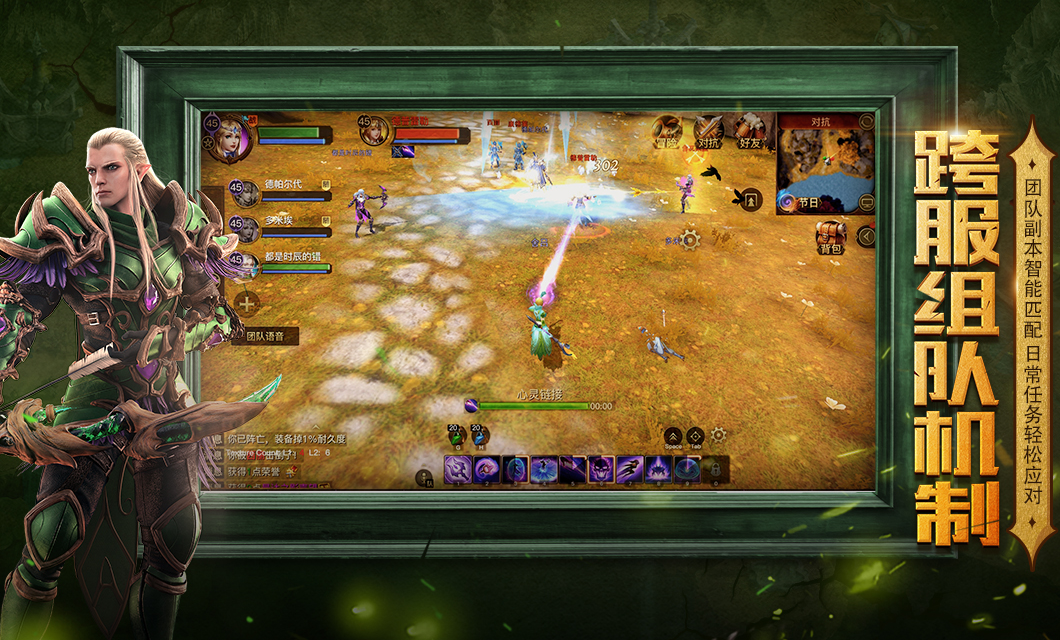Open the 对抗 crossed-swords PvP menu

tap(709, 131)
